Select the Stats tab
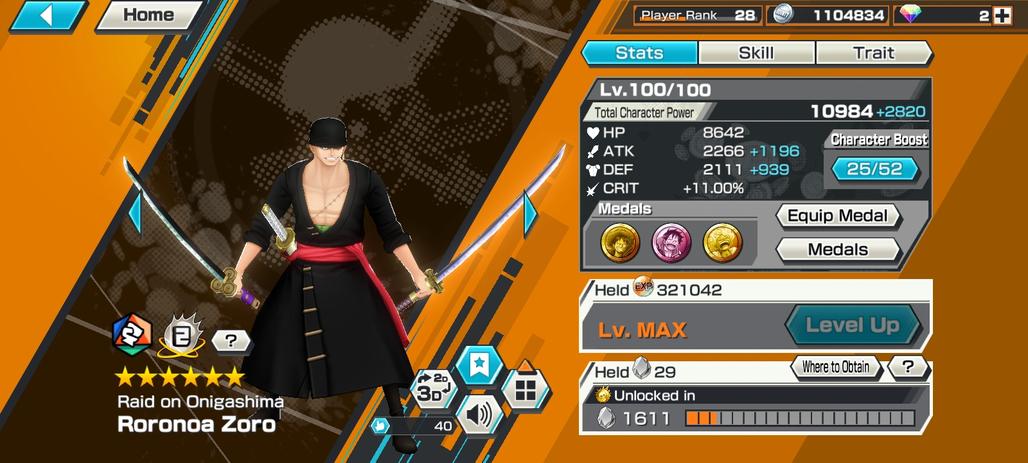This screenshot has width=1028, height=463. 639,53
